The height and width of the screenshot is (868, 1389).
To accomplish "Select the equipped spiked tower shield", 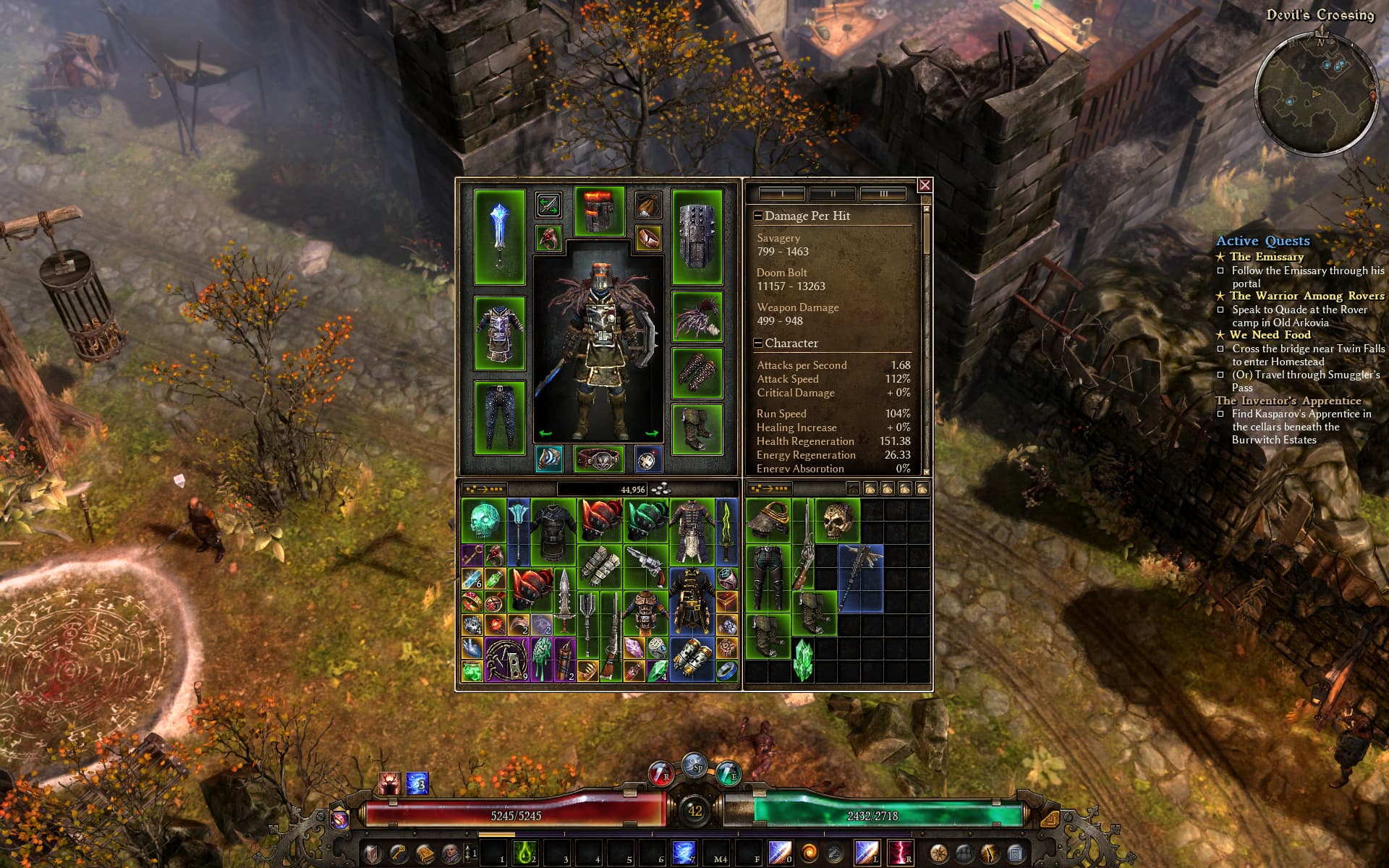I will (x=697, y=237).
